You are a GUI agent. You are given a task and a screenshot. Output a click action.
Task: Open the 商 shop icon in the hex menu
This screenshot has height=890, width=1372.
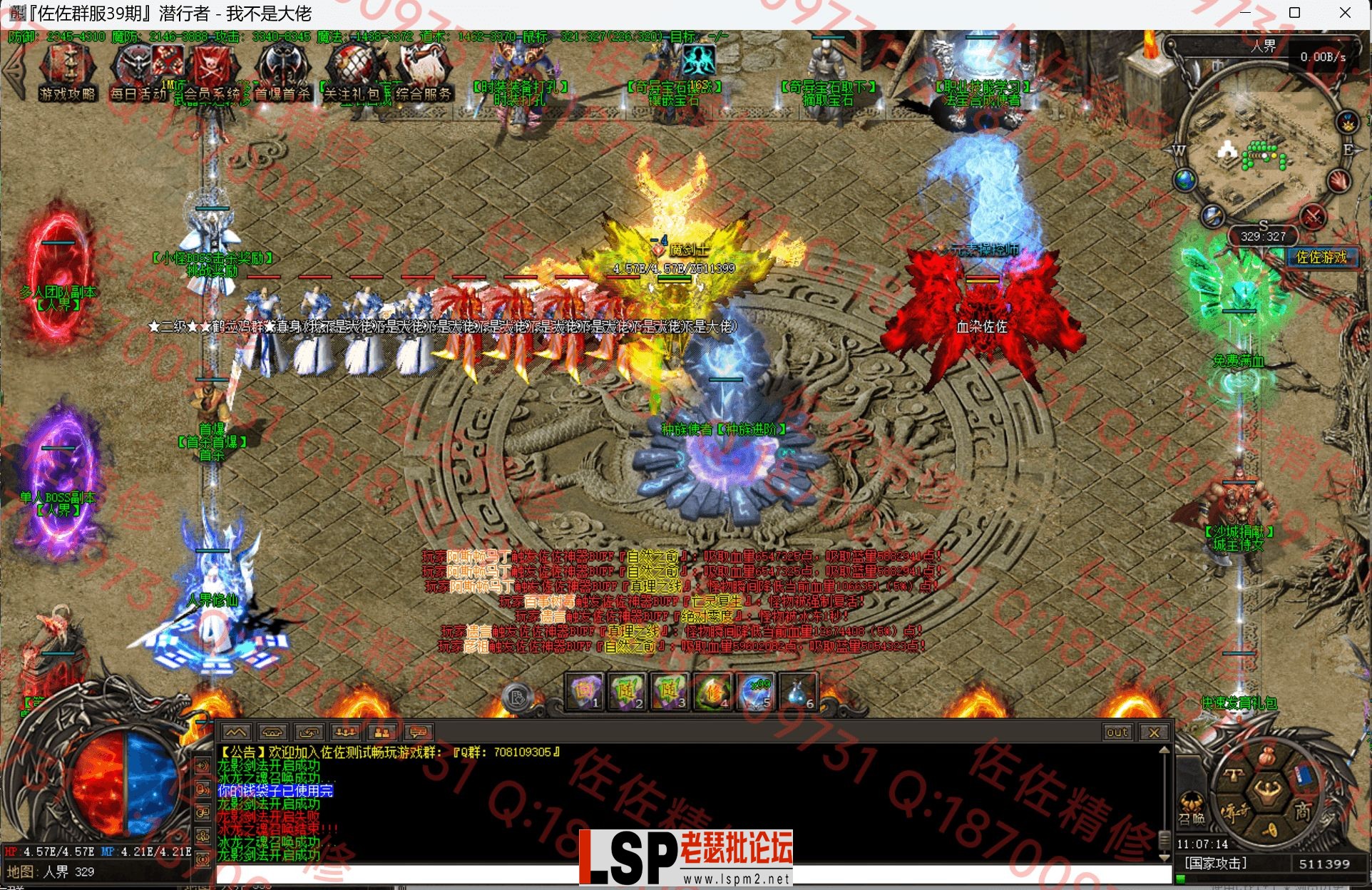(1303, 810)
